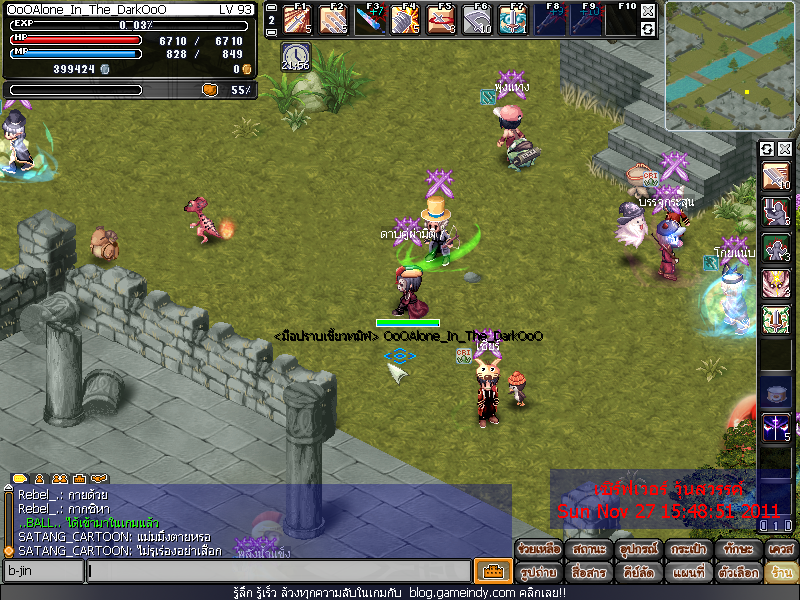Open the สถานะ (Status) window

pos(588,549)
